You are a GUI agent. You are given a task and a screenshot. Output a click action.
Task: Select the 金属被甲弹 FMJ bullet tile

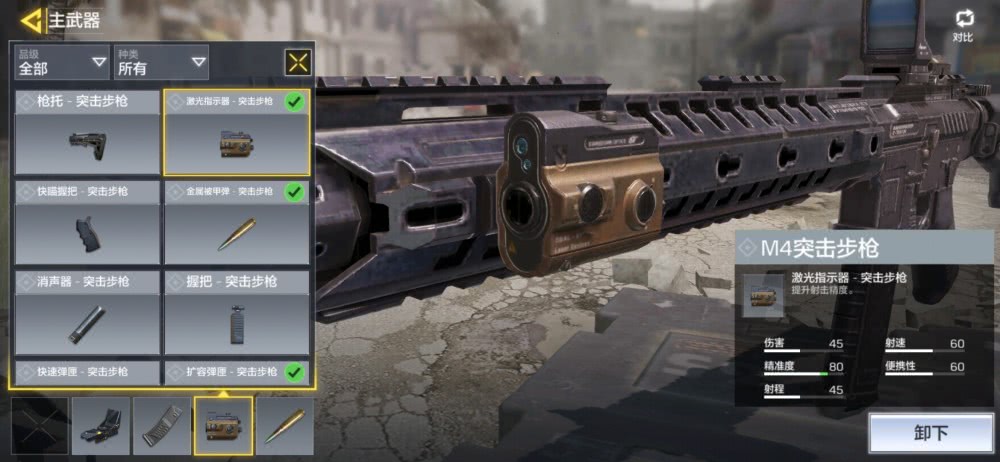[237, 223]
